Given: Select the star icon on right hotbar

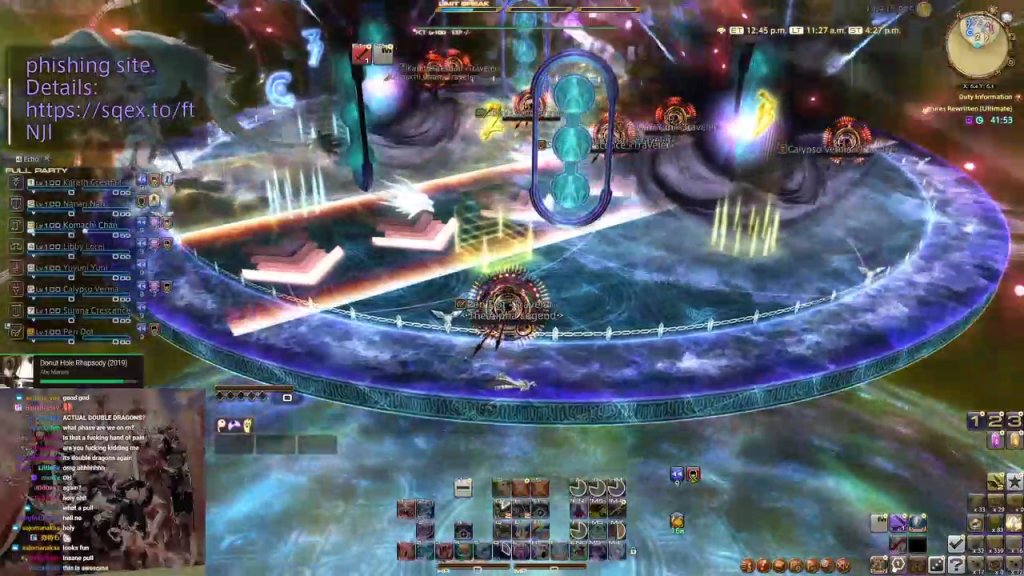Looking at the screenshot, I should click(1014, 483).
